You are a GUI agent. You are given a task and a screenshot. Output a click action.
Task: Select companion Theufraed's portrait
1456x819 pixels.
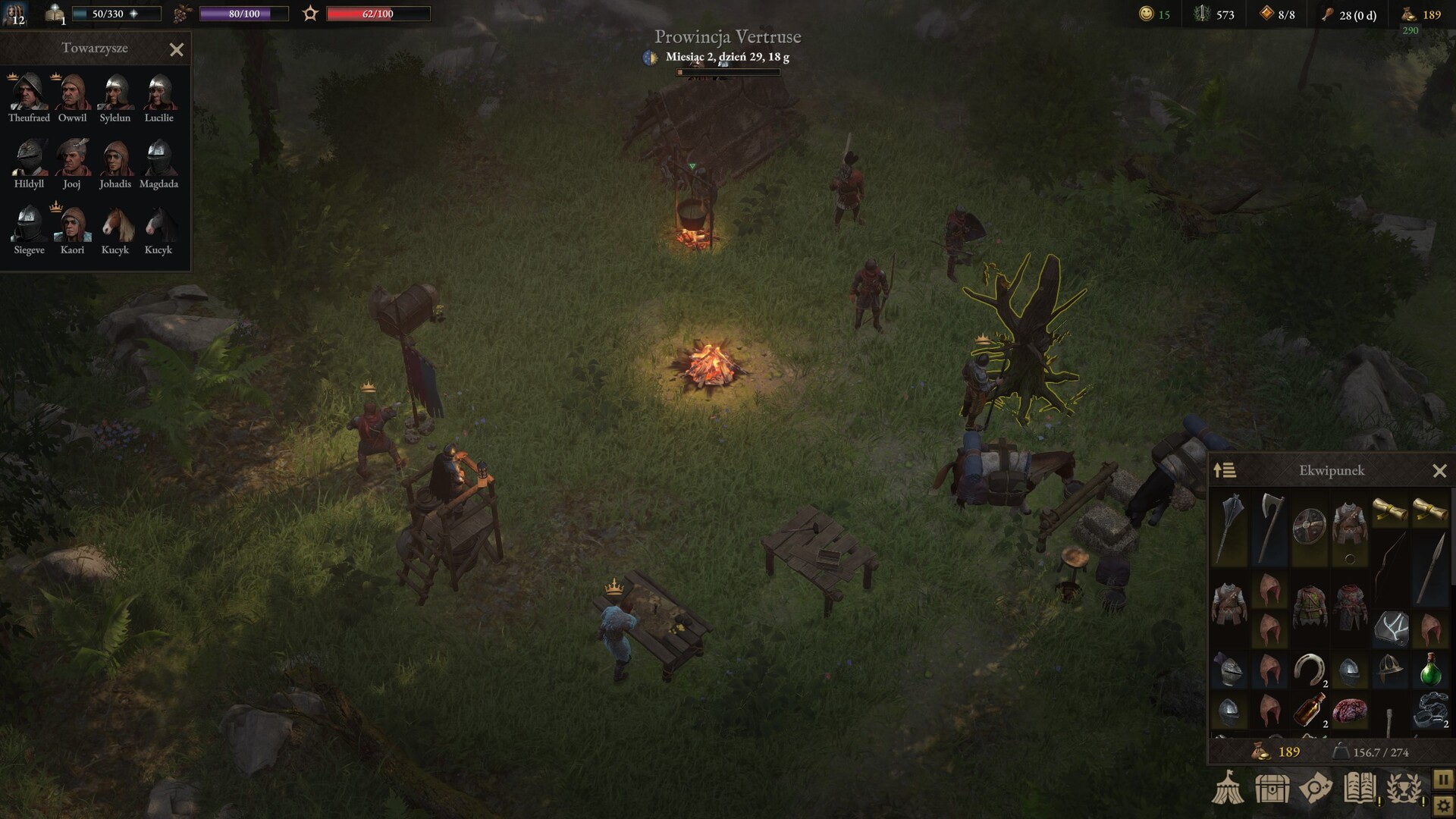coord(29,93)
